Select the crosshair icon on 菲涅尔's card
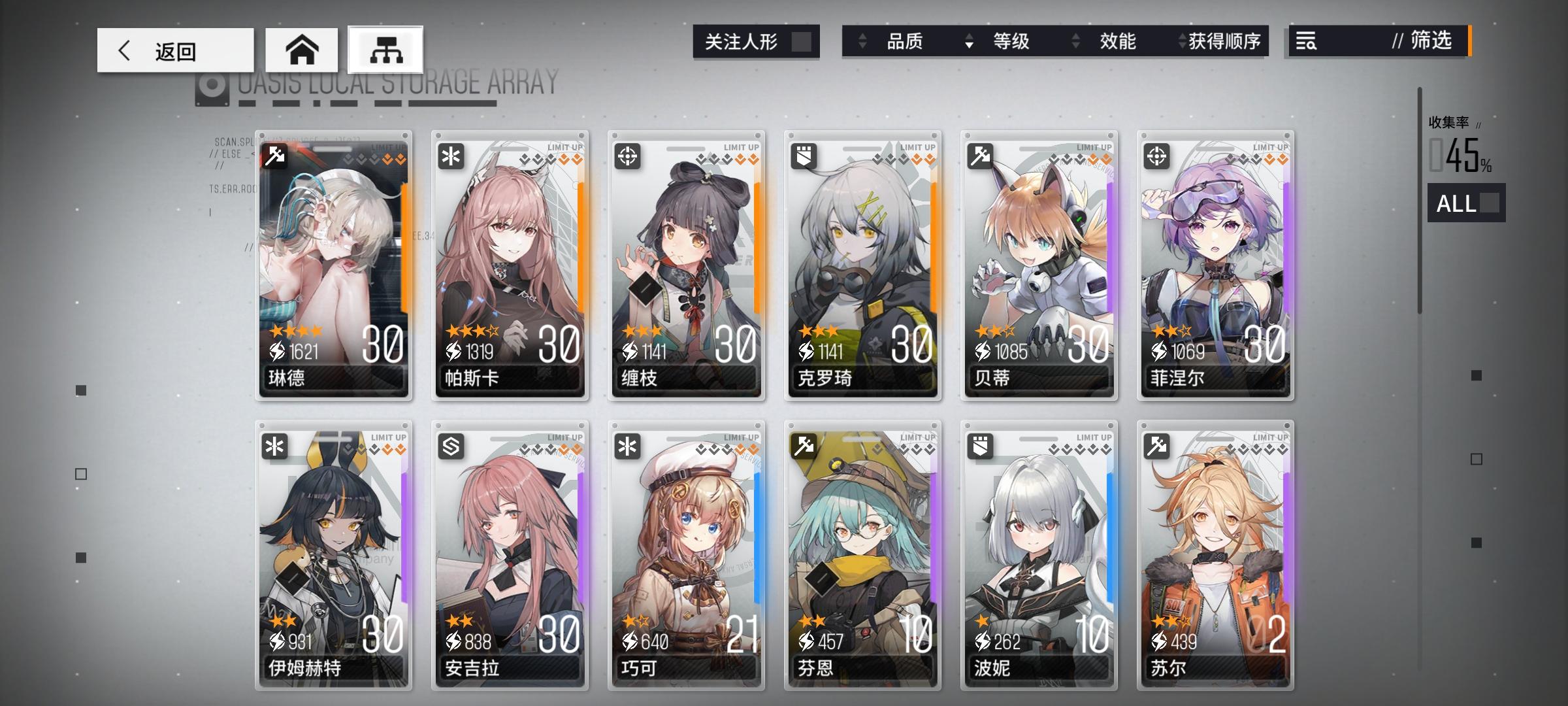 1158,155
